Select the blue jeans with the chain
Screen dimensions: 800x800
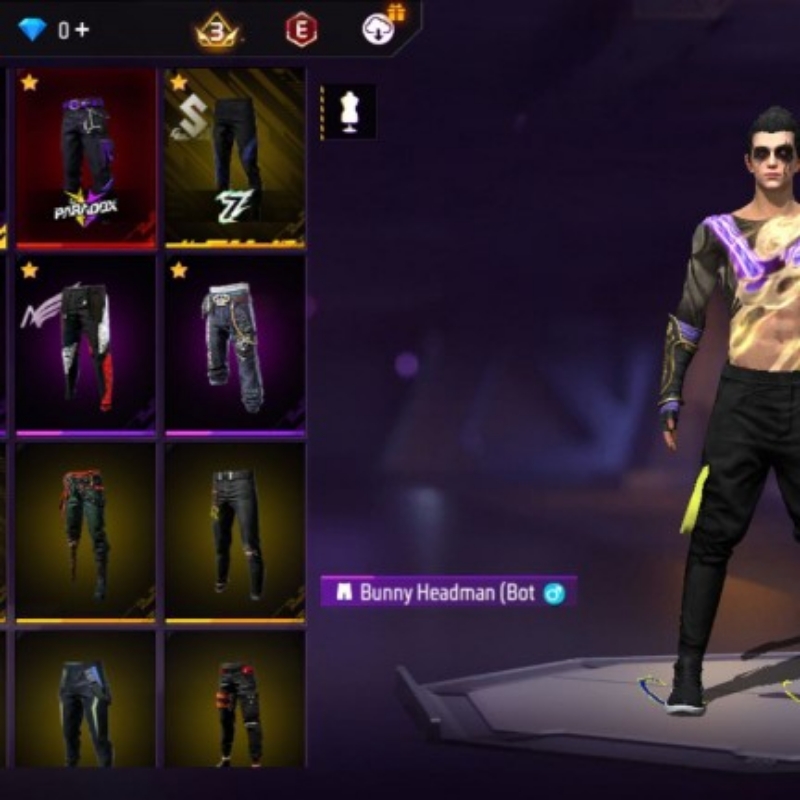(x=235, y=344)
